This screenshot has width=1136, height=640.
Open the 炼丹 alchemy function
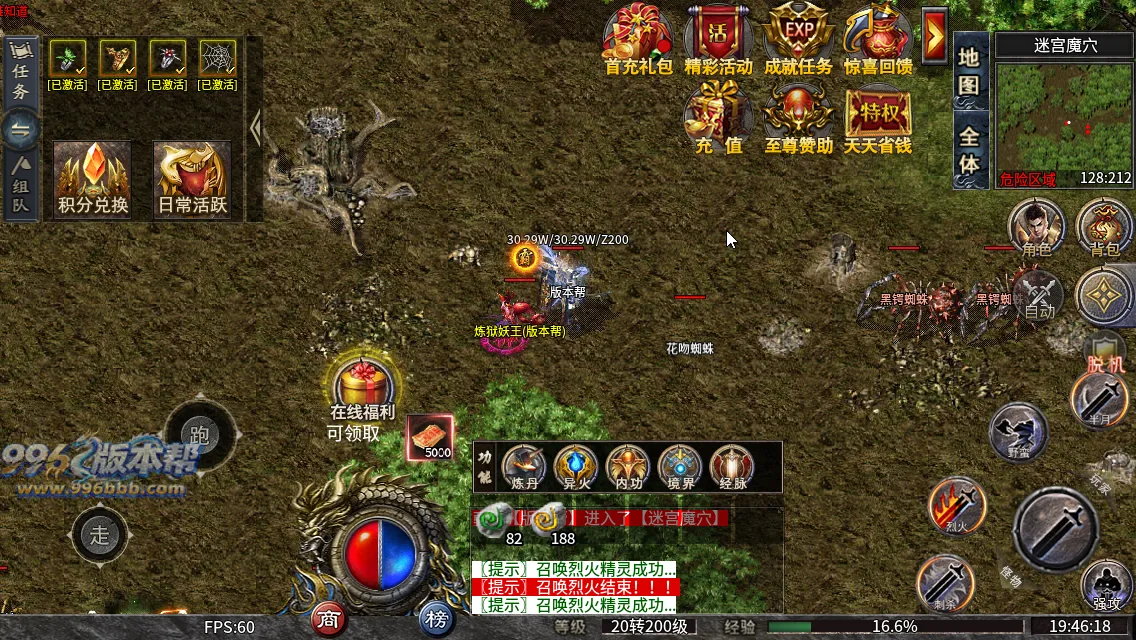(x=524, y=467)
